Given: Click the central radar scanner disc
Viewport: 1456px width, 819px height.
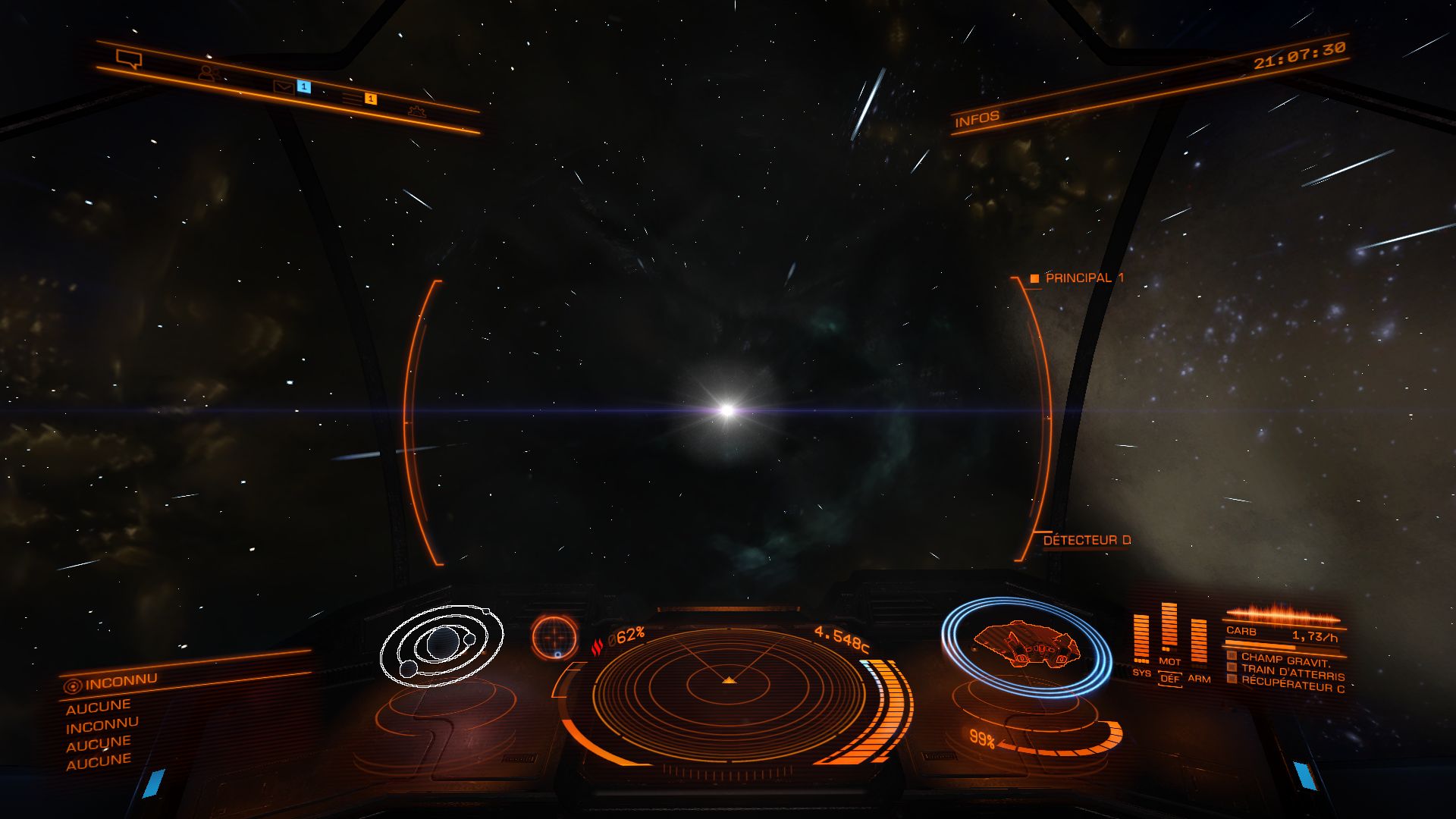Looking at the screenshot, I should coord(729,686).
